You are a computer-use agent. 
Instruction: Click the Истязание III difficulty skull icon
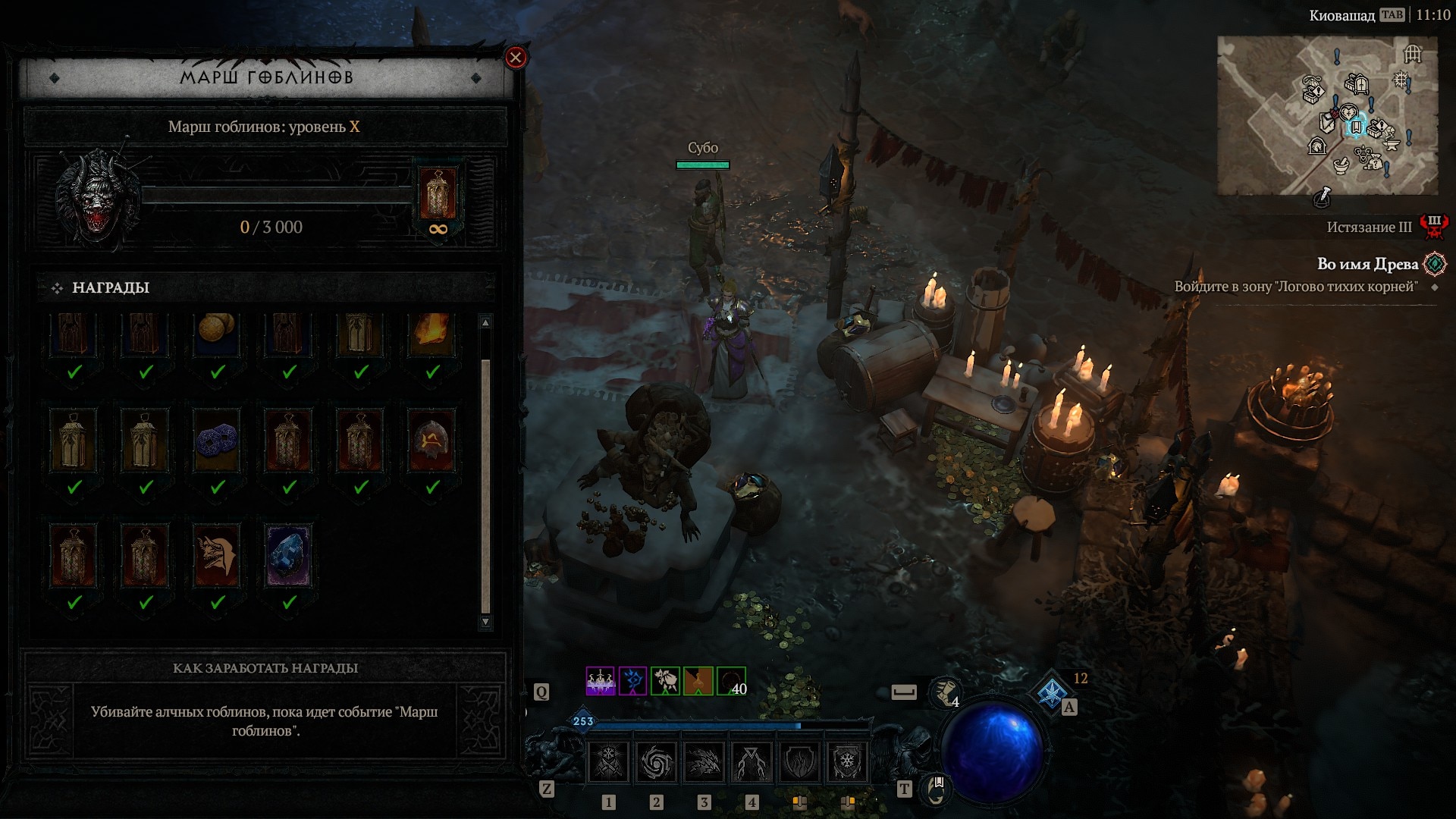(x=1433, y=226)
